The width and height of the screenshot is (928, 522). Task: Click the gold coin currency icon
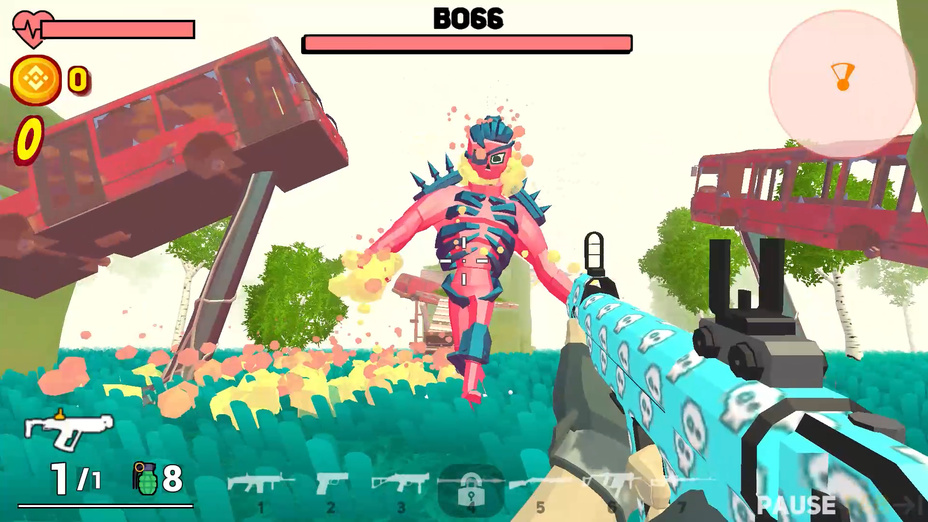click(36, 78)
